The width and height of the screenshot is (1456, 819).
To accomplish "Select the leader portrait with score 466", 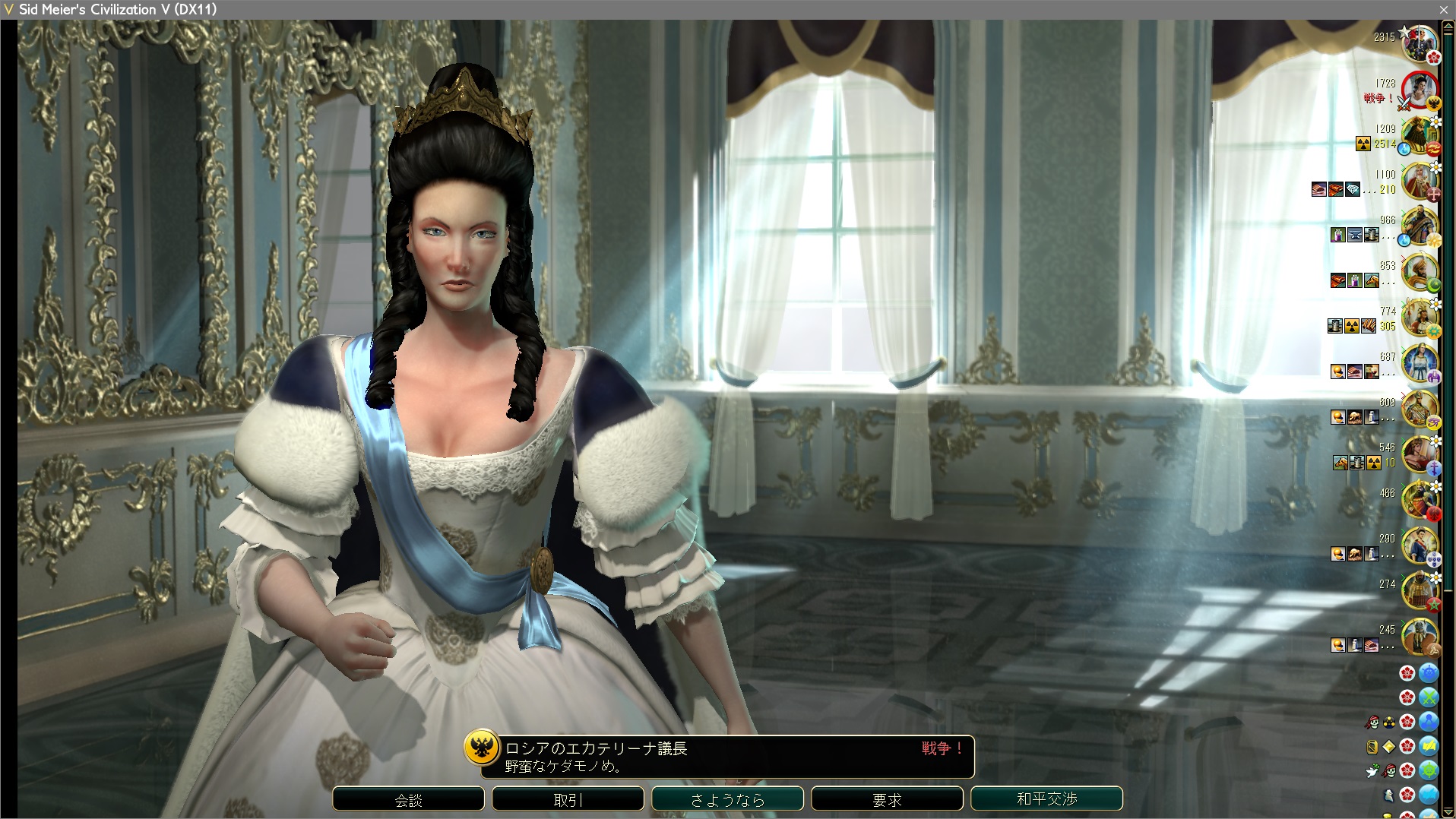I will (1418, 500).
